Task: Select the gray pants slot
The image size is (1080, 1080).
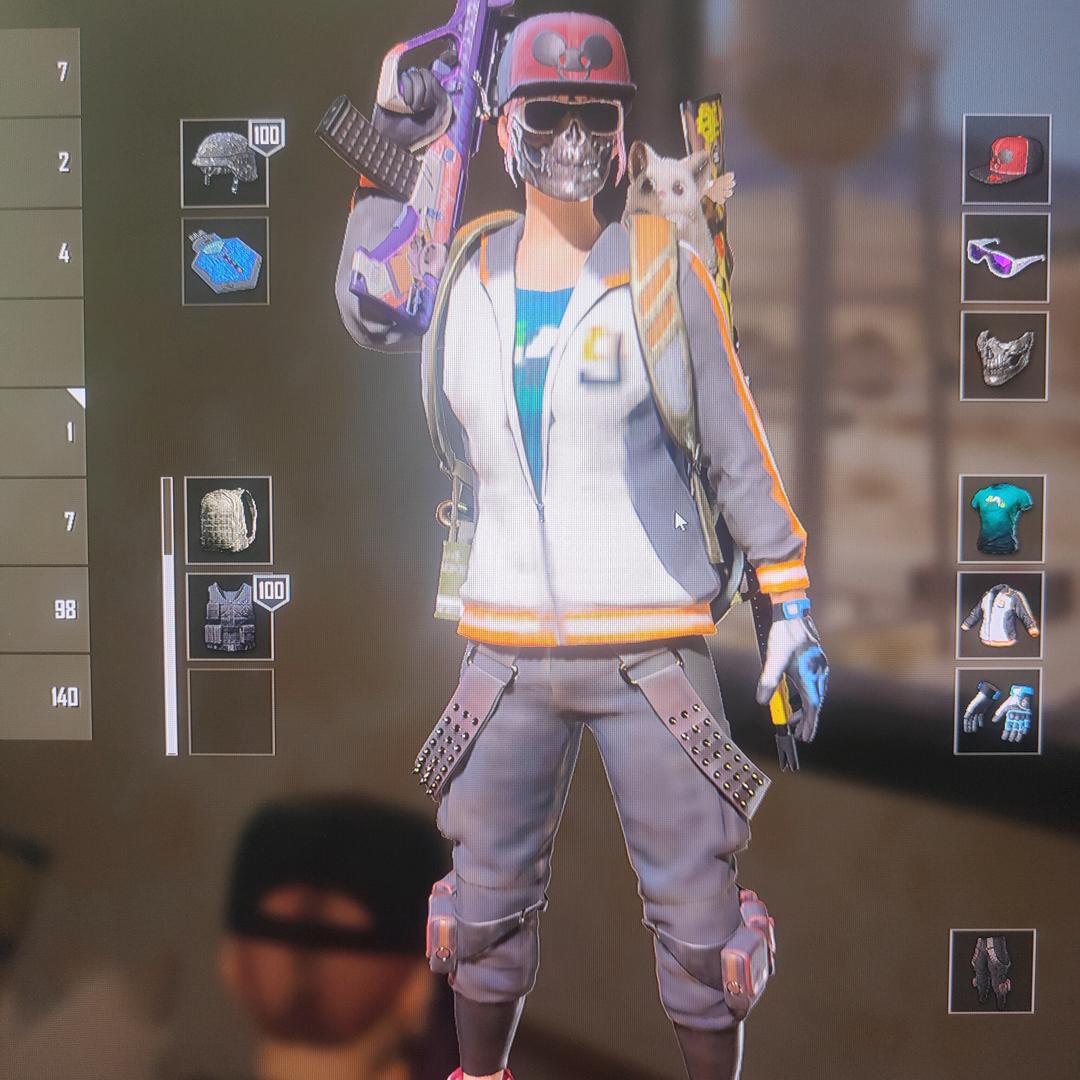Action: pyautogui.click(x=992, y=971)
